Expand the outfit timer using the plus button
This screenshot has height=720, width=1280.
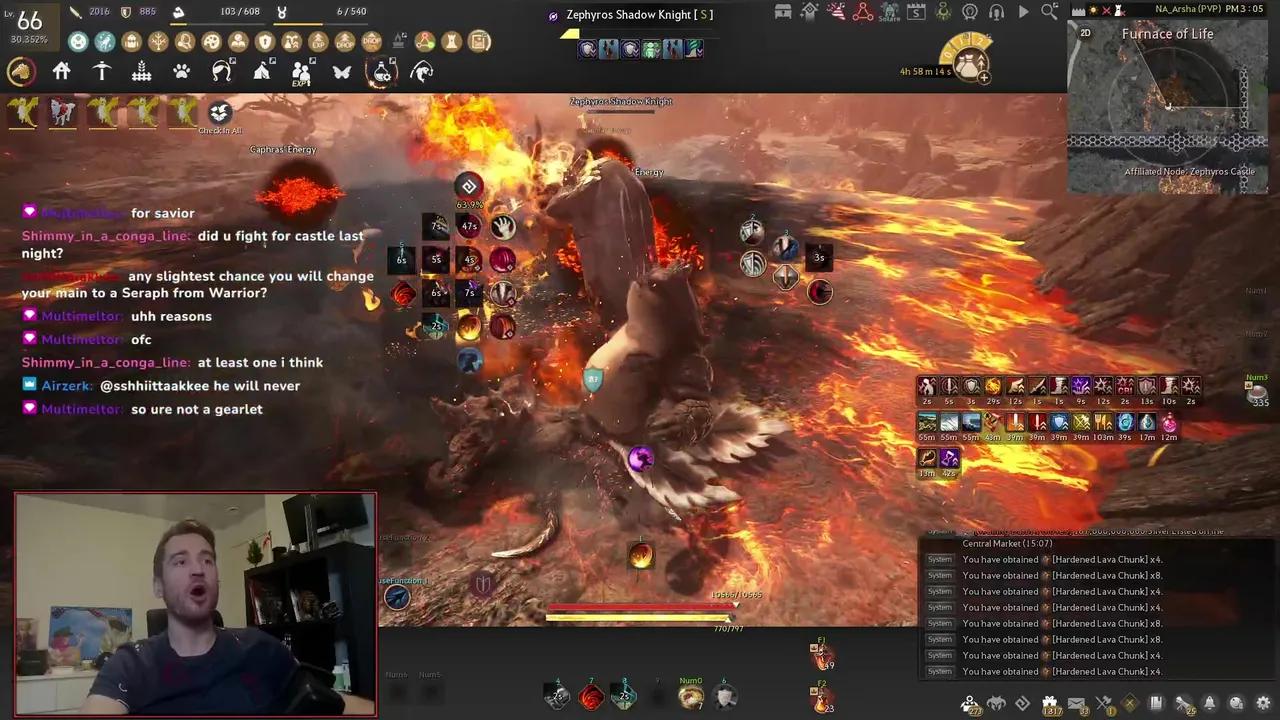984,79
